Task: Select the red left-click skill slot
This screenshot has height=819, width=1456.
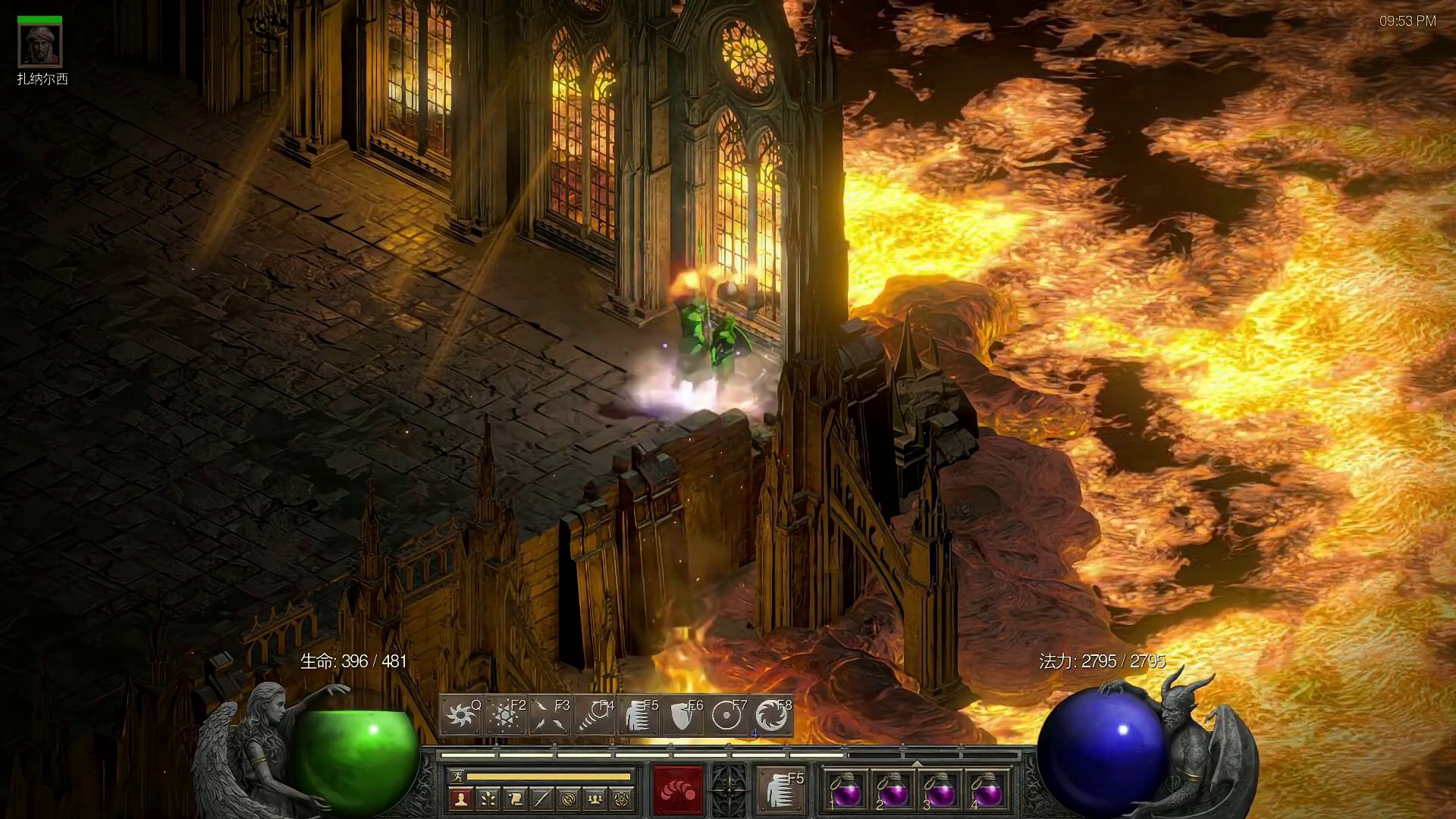Action: (679, 789)
